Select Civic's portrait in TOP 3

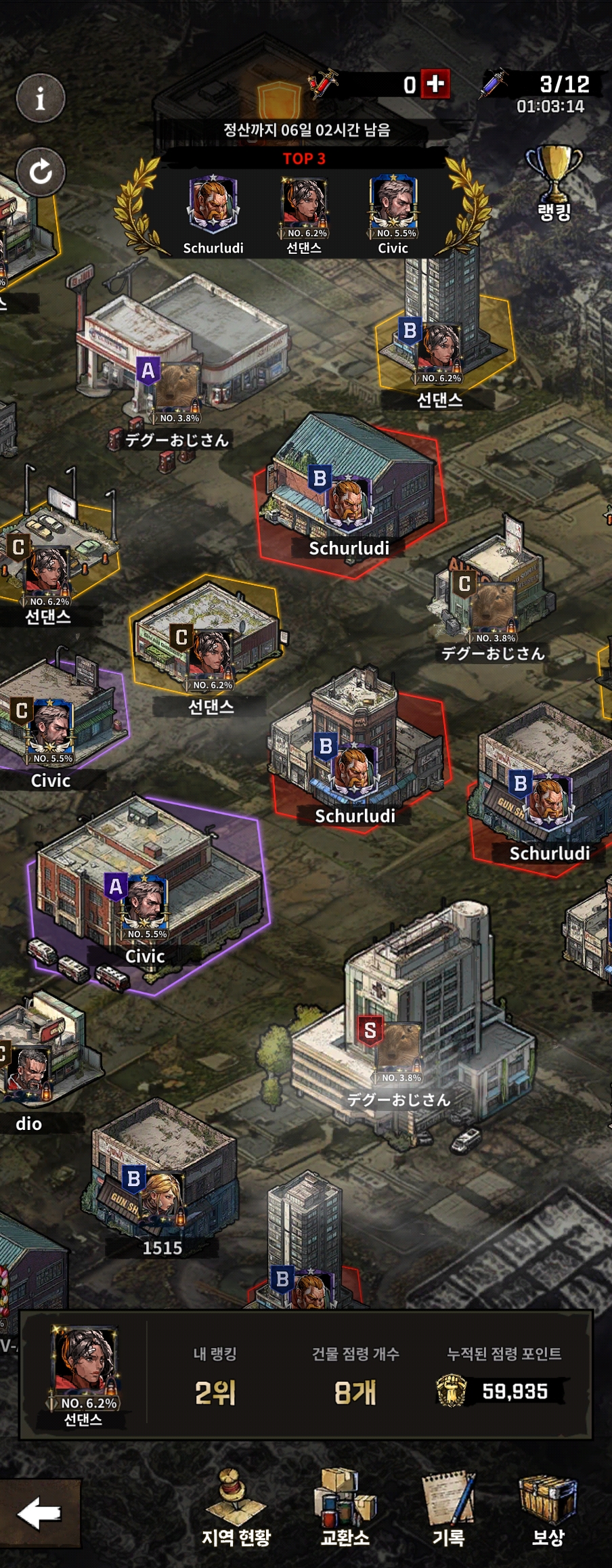point(393,203)
